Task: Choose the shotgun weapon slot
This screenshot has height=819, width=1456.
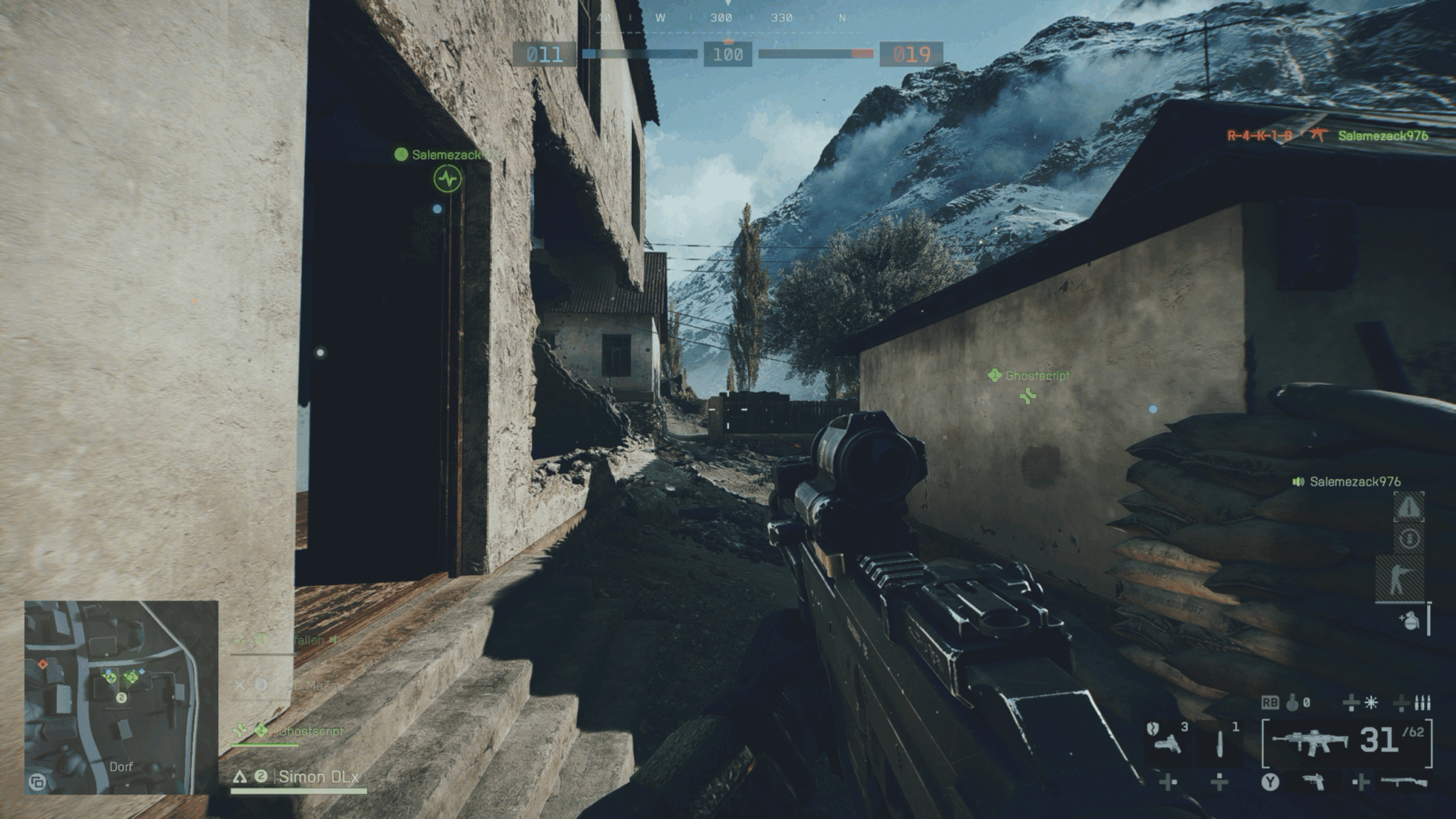Action: click(x=1403, y=782)
